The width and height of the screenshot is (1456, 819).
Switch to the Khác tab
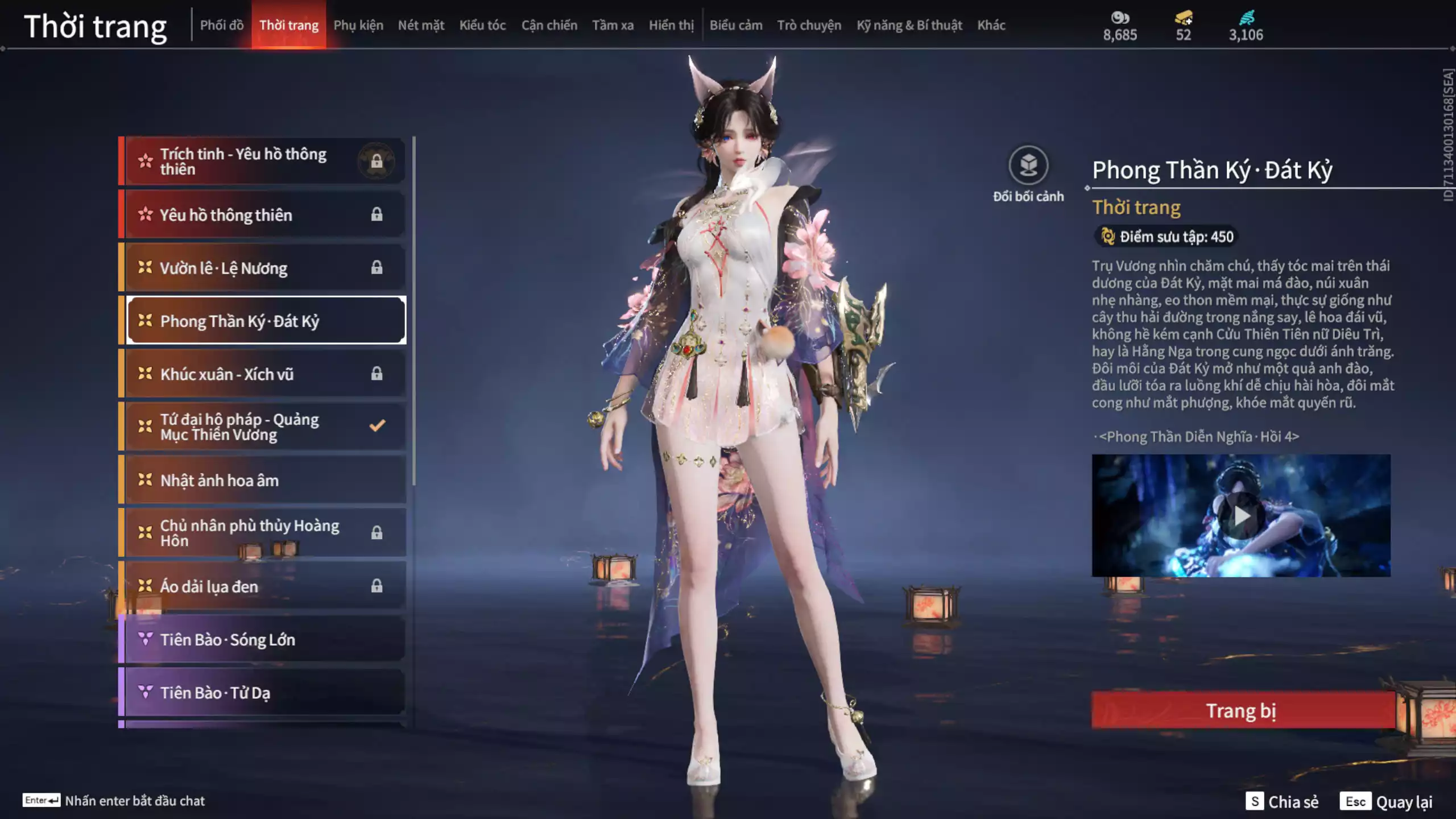point(991,25)
